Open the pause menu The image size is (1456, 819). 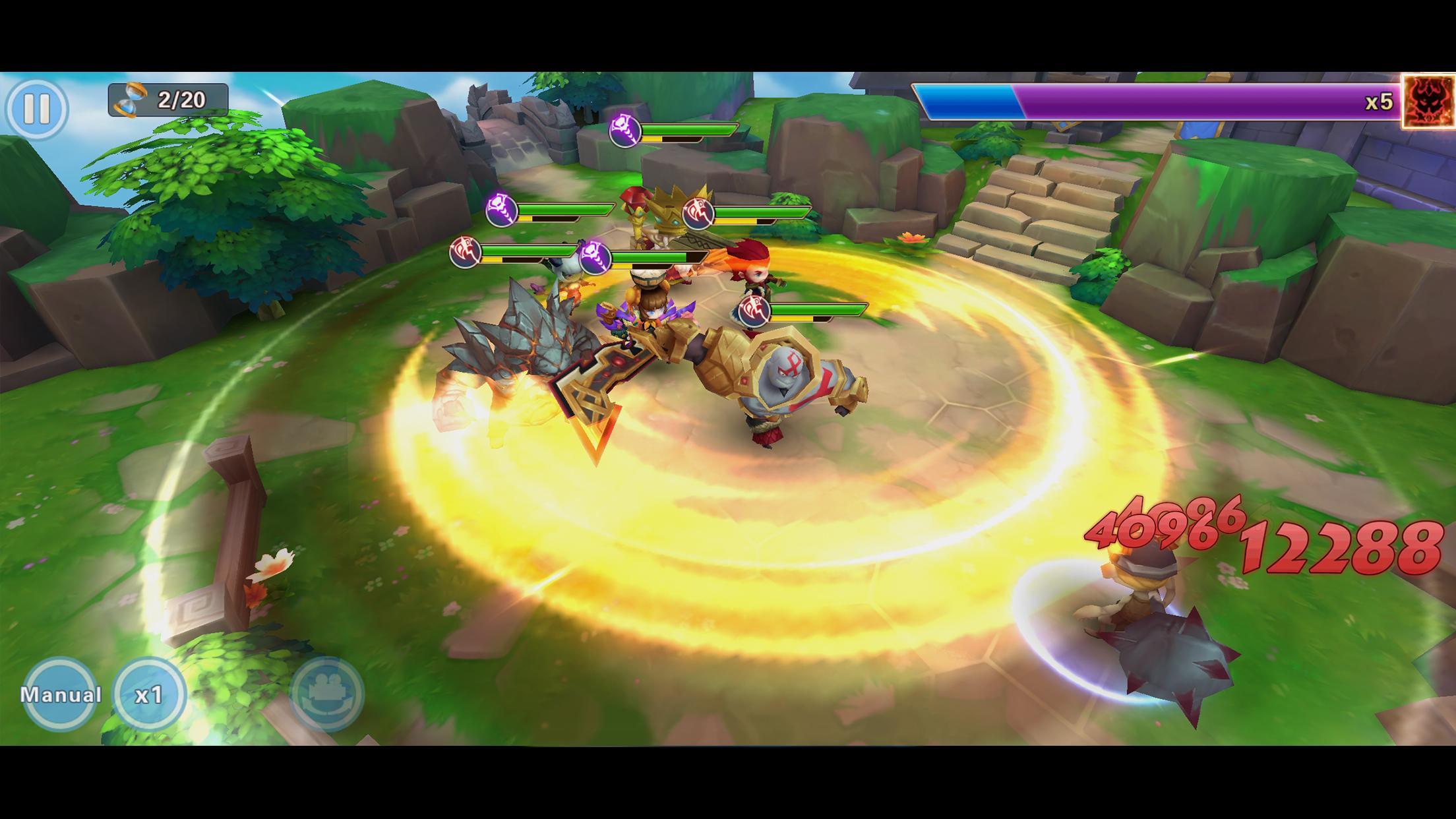41,104
